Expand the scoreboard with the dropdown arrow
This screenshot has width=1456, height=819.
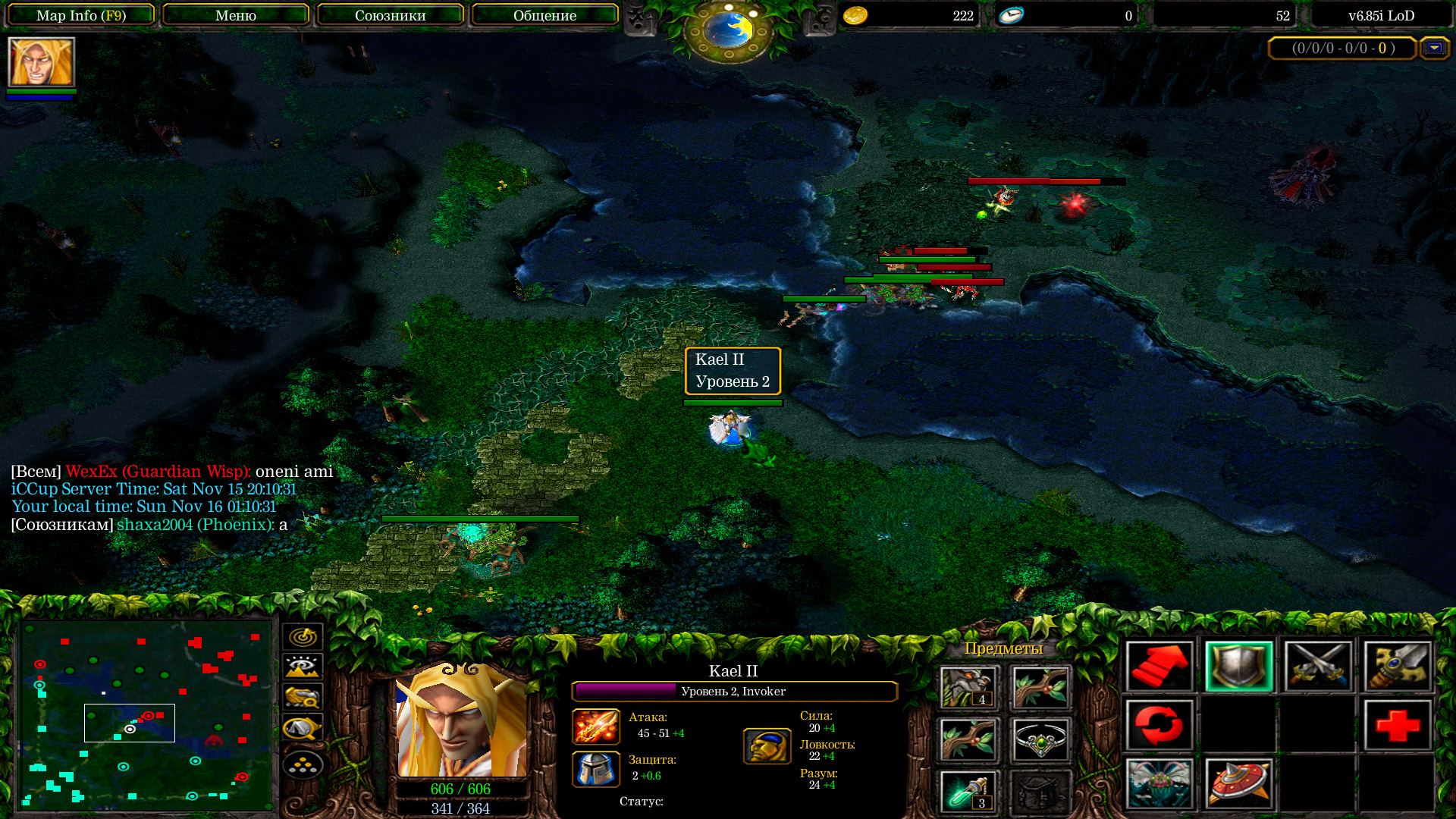(1433, 49)
